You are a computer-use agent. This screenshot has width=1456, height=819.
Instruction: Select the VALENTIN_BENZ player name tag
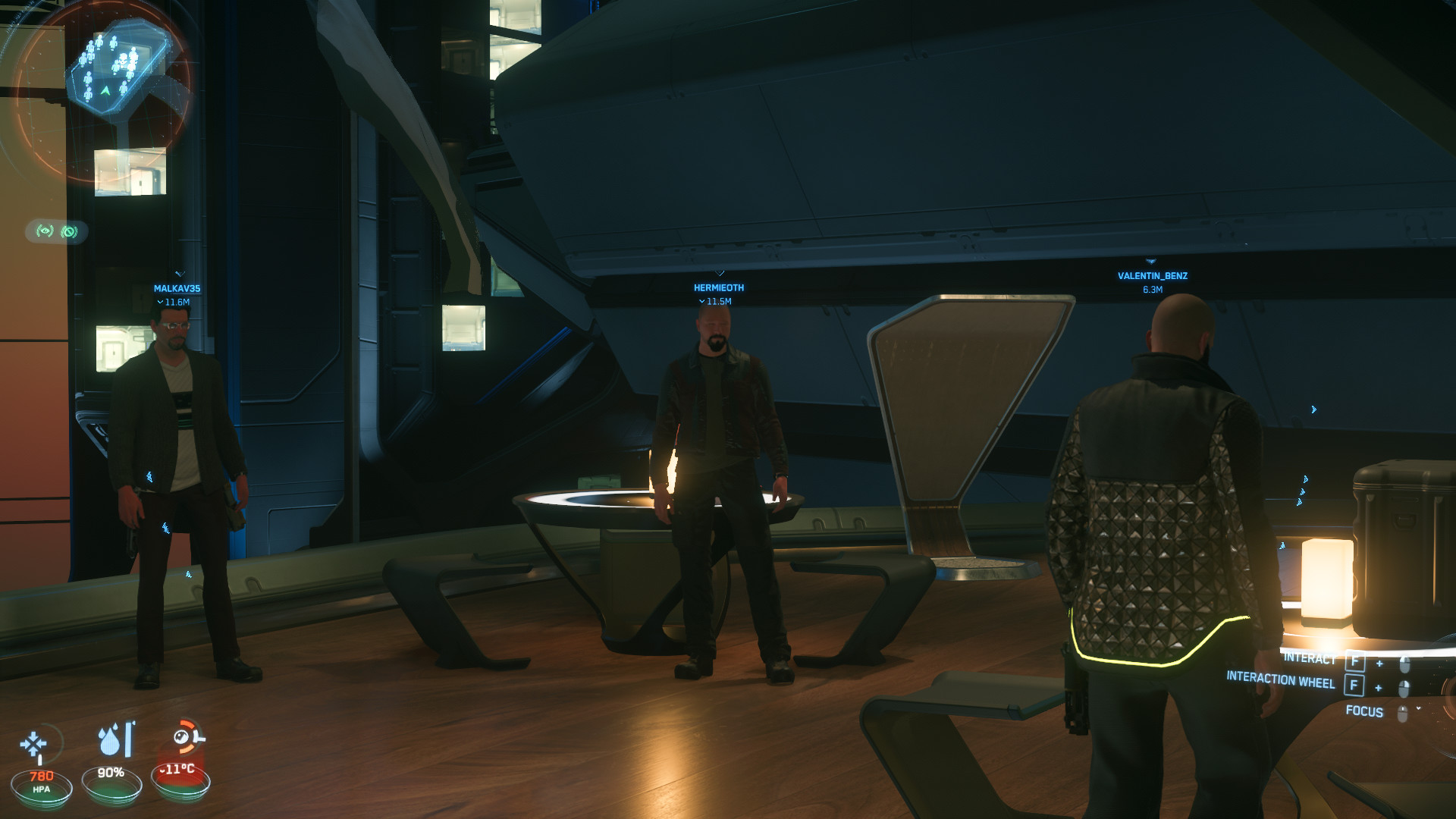click(1152, 276)
